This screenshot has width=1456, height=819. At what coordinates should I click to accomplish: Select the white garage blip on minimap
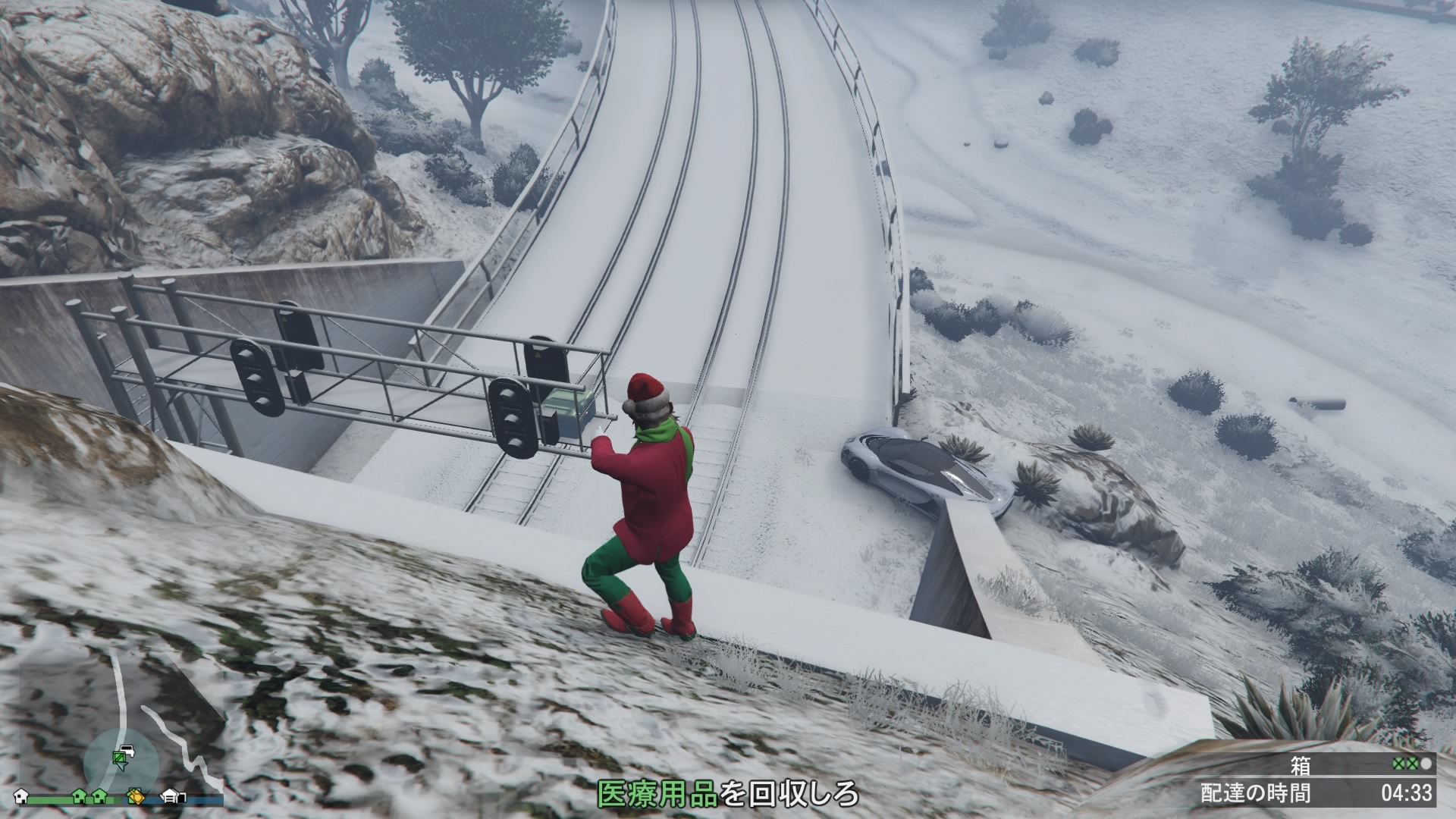172,796
